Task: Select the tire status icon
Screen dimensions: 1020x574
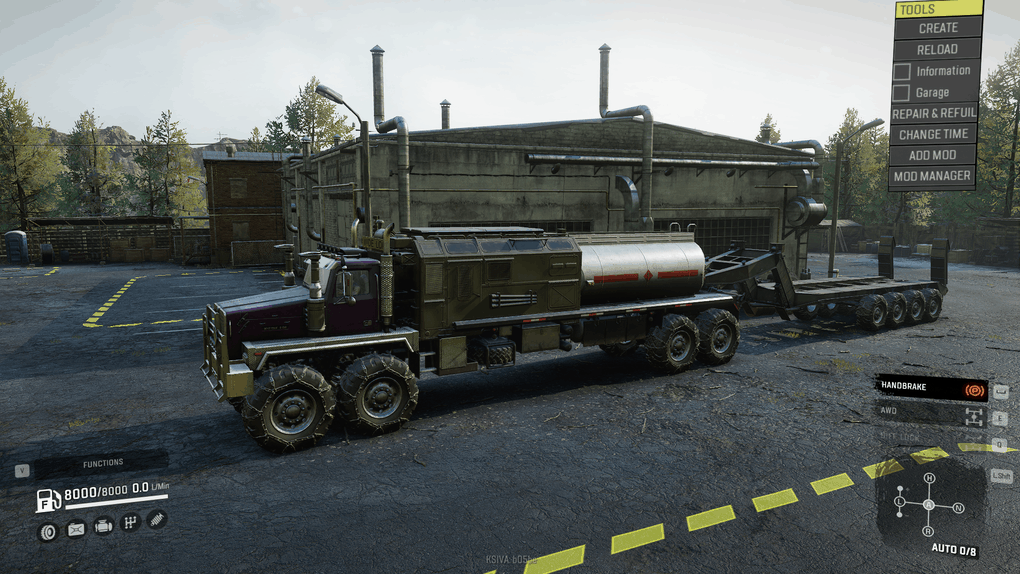Action: point(47,531)
